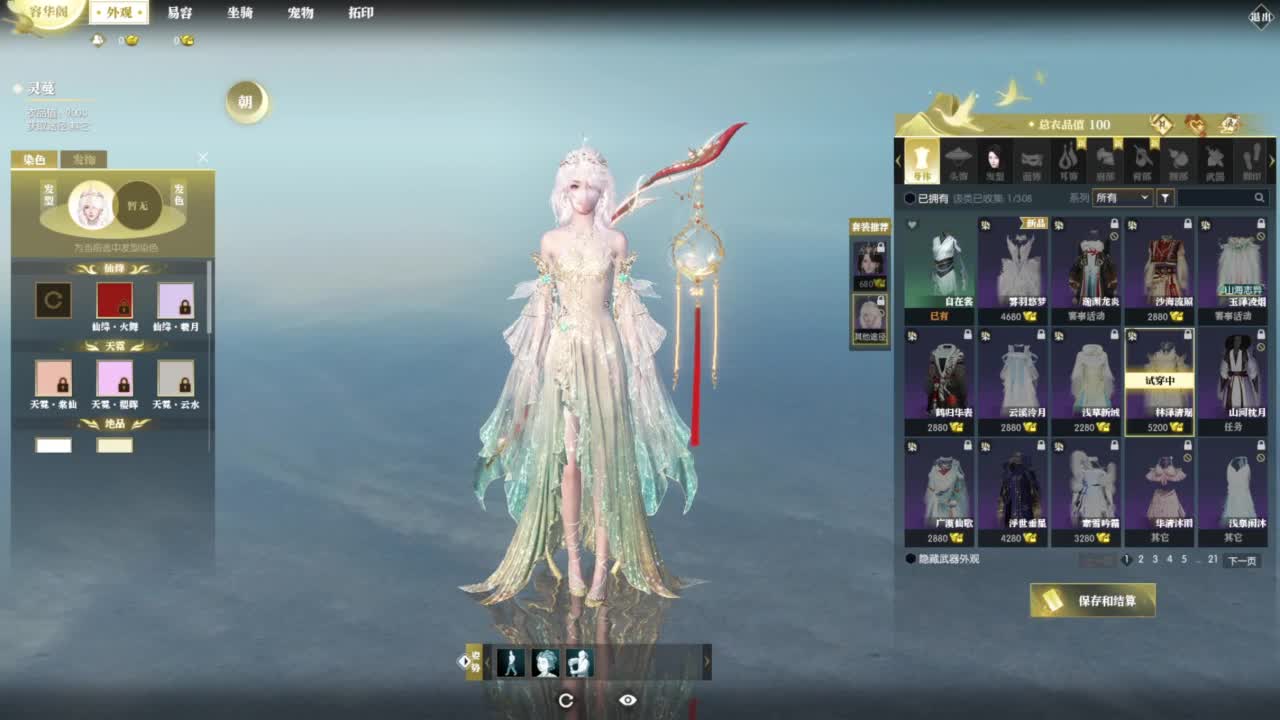The image size is (1280, 720).
Task: Open the 坐骑 mount tab
Action: tap(240, 13)
